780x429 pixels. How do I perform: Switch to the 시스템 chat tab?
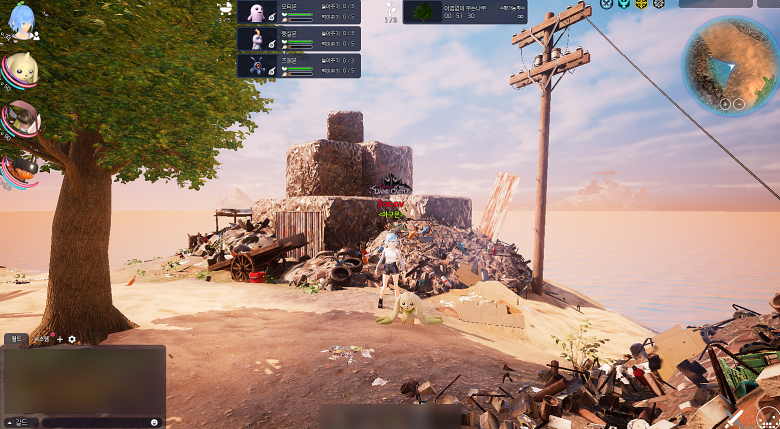(42, 339)
